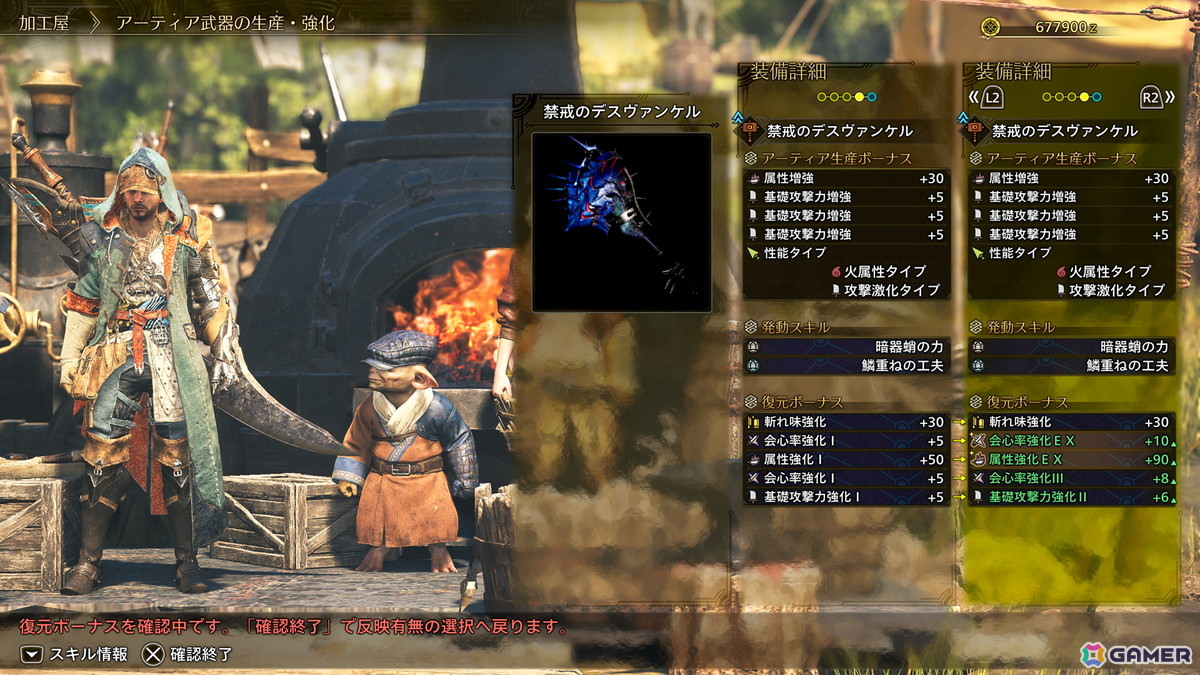Screen dimensions: 1200x675
Task: Click the アーティア武器の生産・強化 breadcrumb title
Action: 225,22
